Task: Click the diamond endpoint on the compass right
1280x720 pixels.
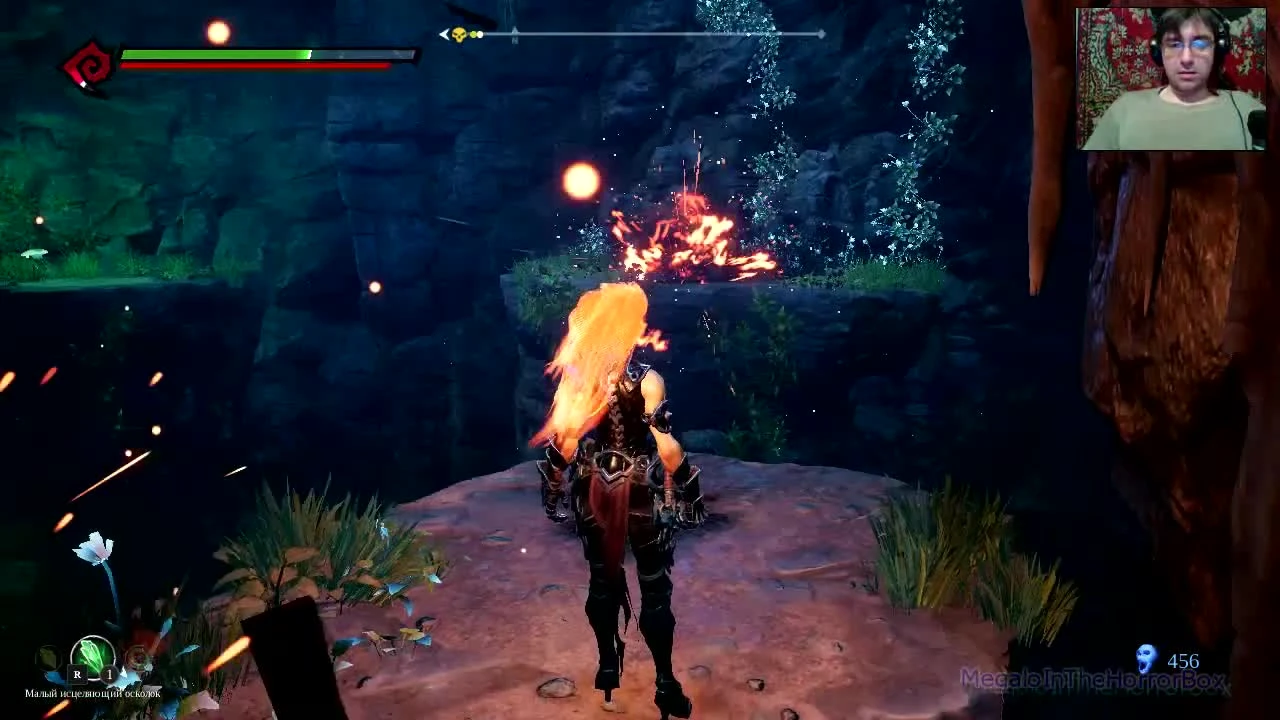Action: click(820, 33)
